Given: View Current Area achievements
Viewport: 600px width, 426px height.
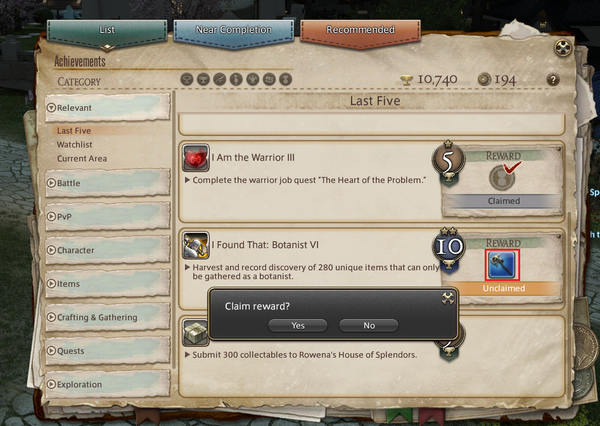Looking at the screenshot, I should coord(82,159).
